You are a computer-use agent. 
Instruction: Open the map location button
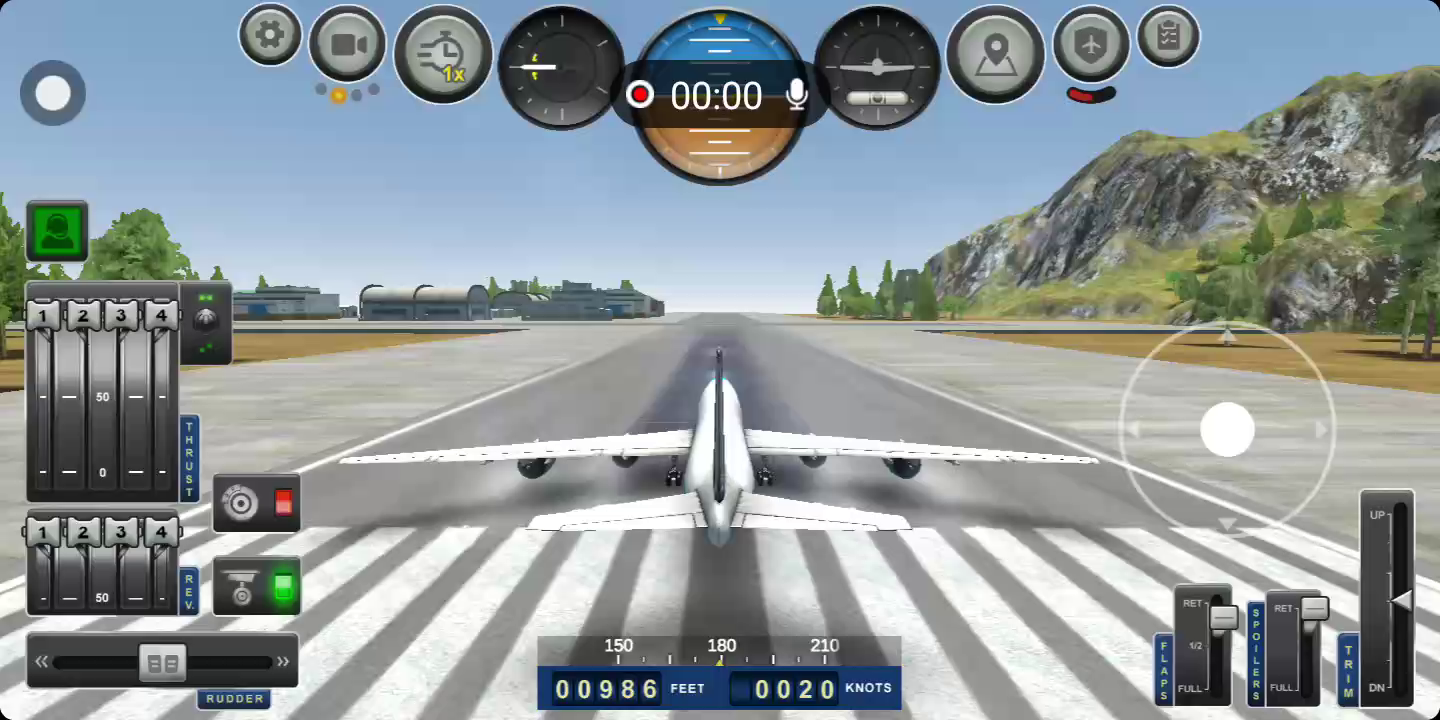[x=995, y=54]
